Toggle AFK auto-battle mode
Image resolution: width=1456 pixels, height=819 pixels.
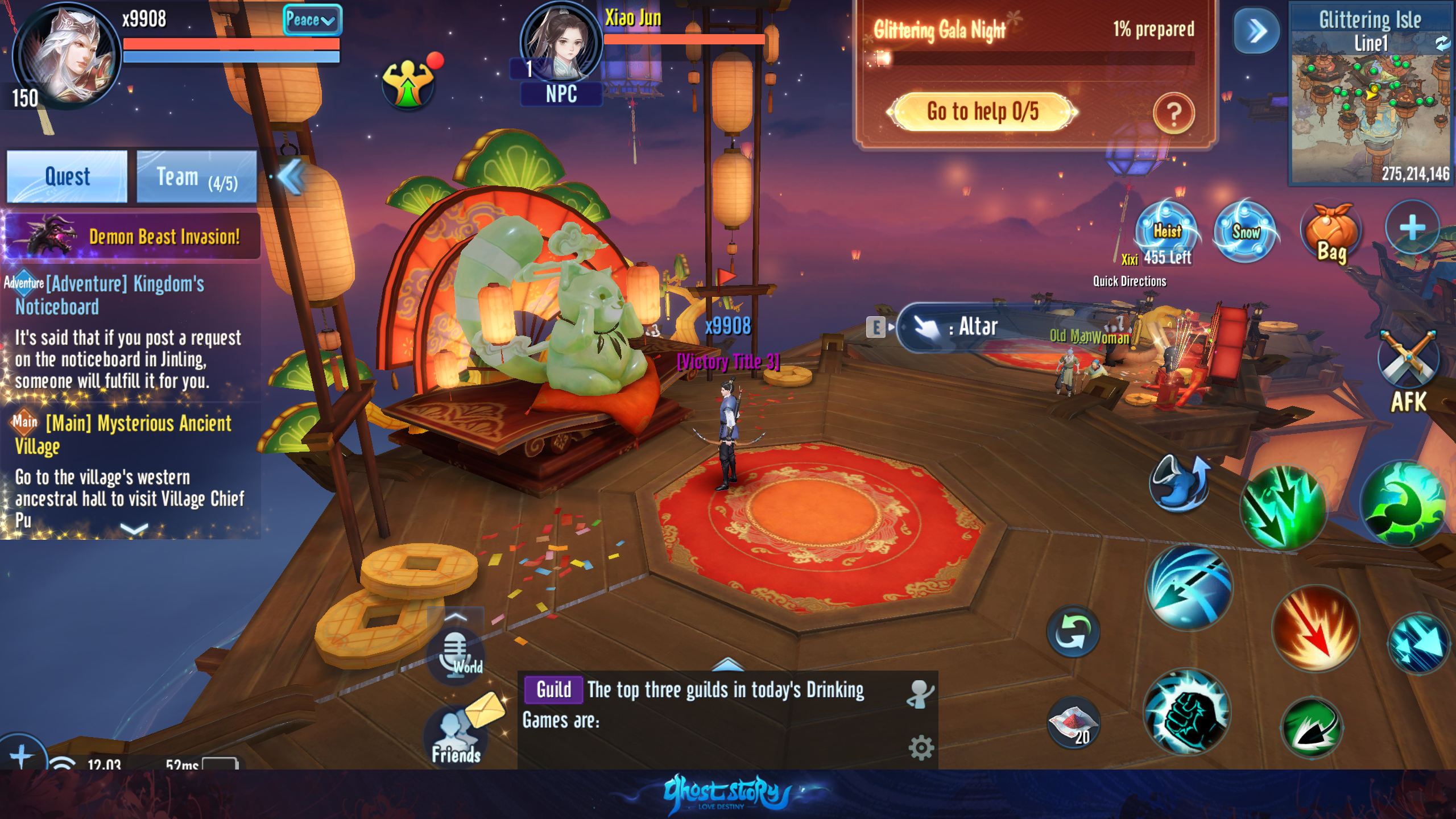(1408, 370)
